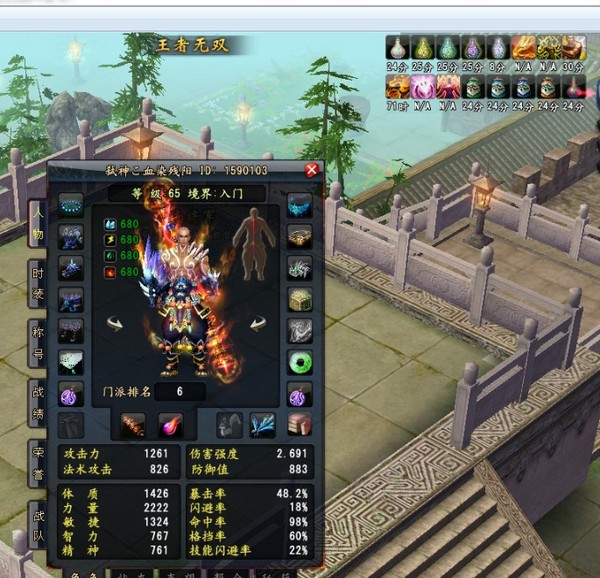
Task: Select the pink fireball orb slot
Action: [170, 424]
